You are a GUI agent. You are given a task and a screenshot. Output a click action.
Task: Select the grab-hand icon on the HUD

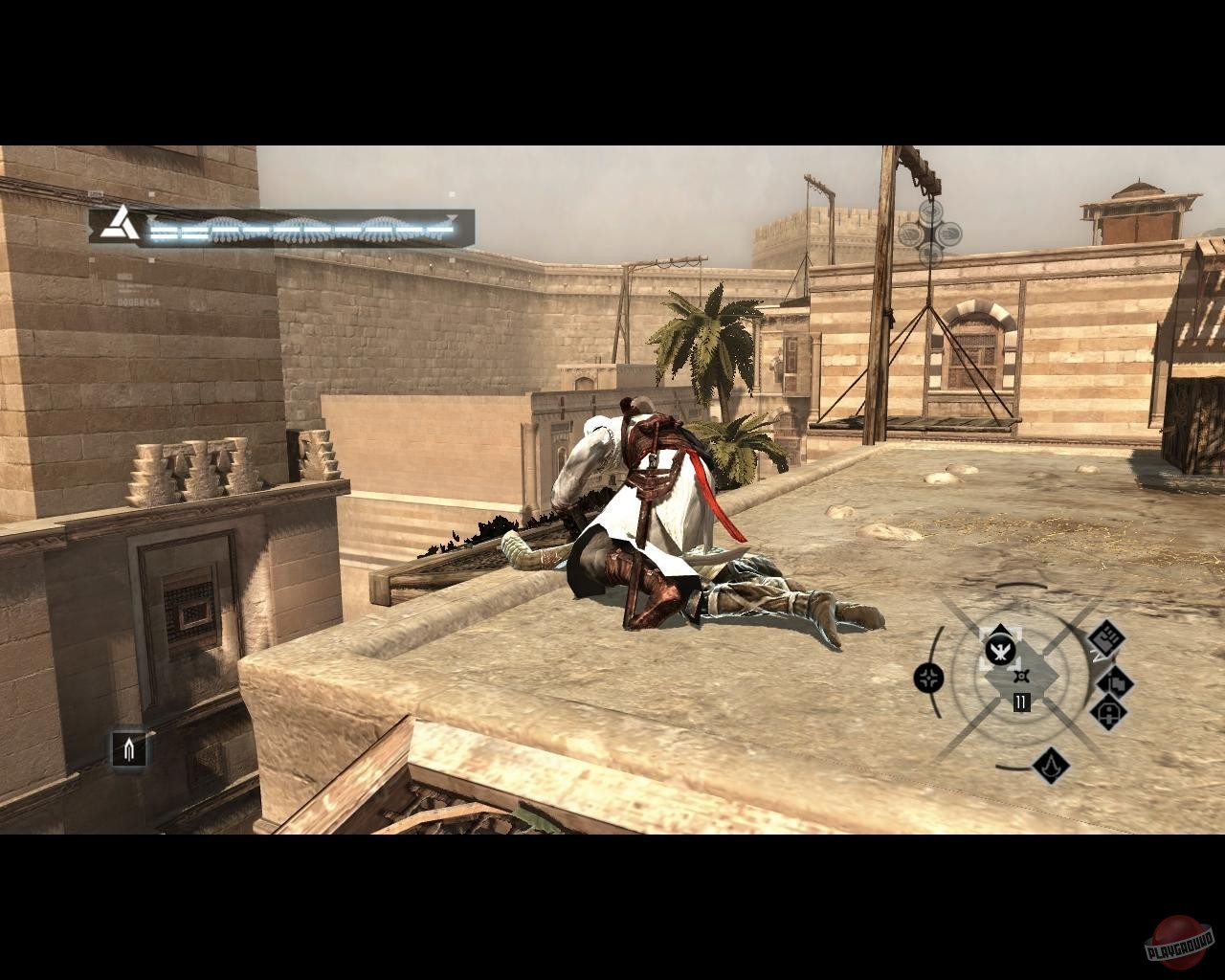(1116, 683)
